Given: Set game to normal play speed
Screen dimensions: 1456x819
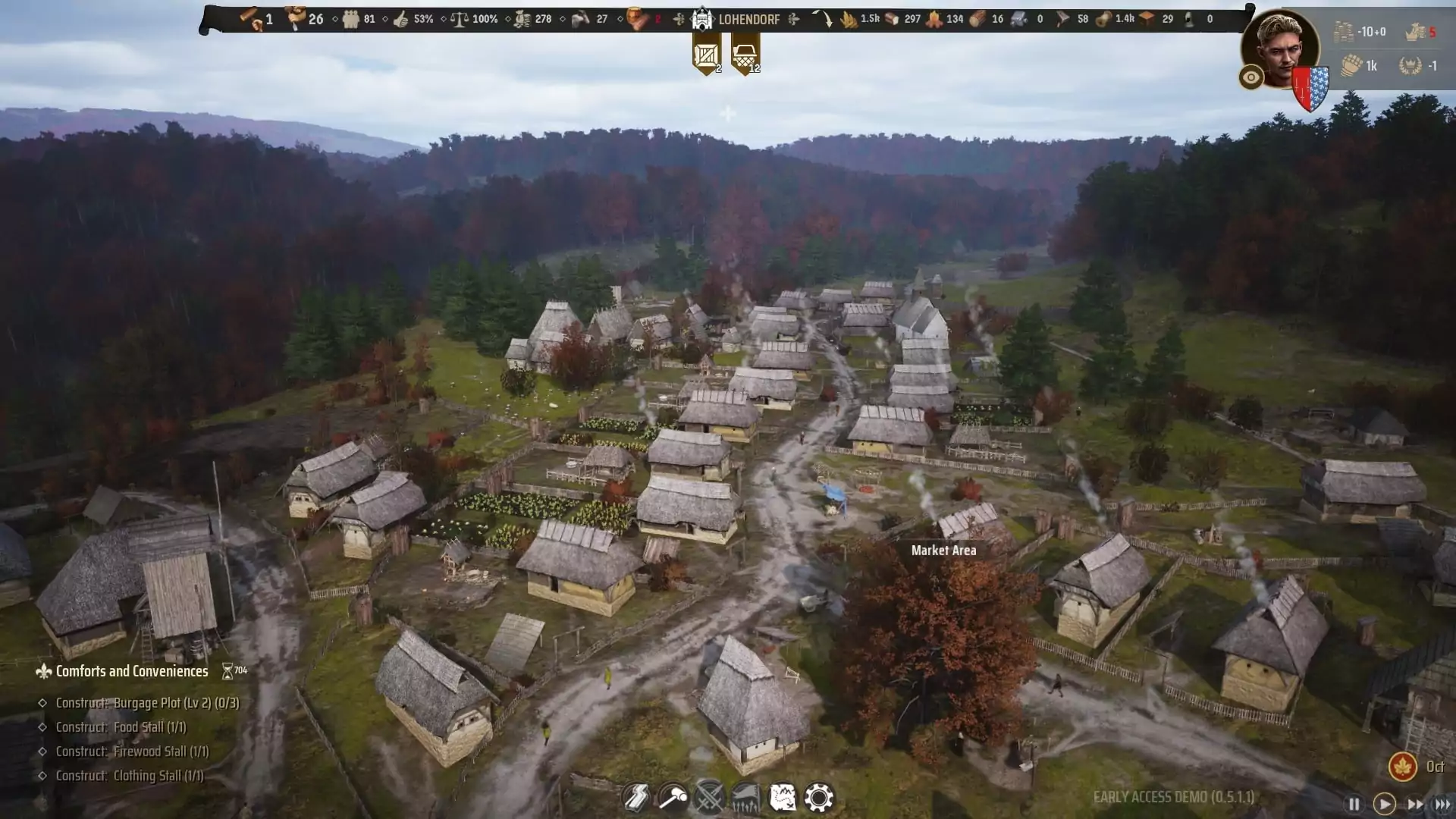Looking at the screenshot, I should 1384,804.
